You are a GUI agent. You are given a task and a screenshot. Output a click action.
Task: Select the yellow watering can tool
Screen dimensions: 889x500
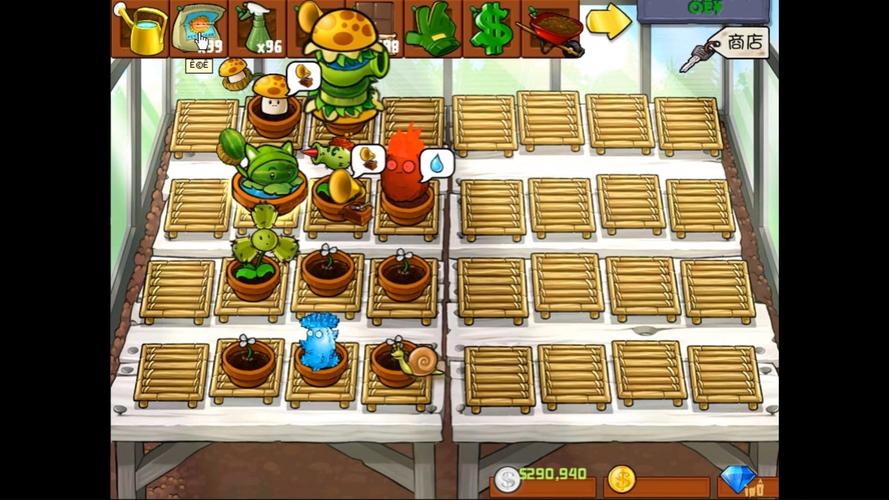click(x=139, y=27)
